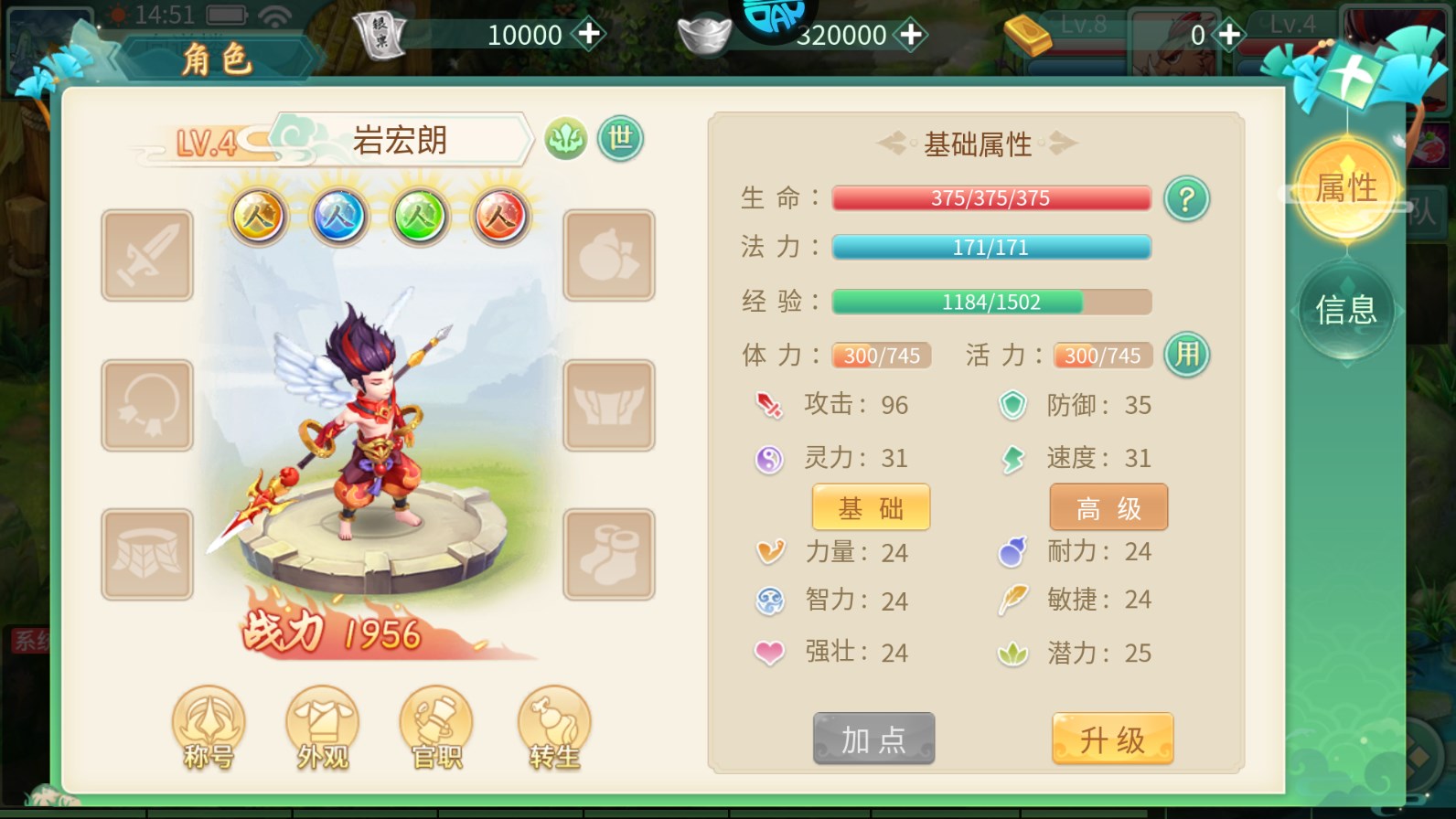Select the blue water element orb

(337, 218)
